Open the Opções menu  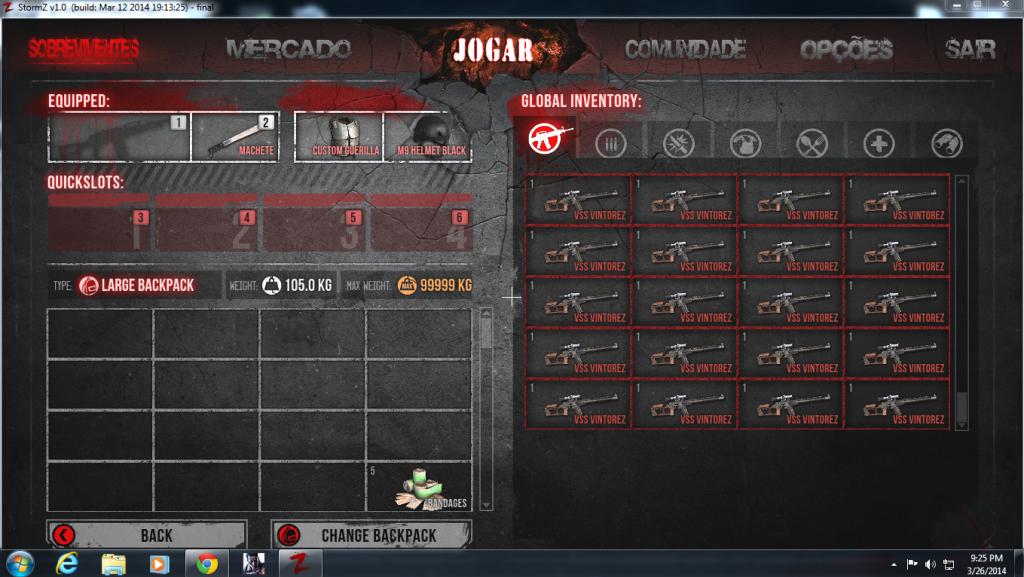(846, 50)
